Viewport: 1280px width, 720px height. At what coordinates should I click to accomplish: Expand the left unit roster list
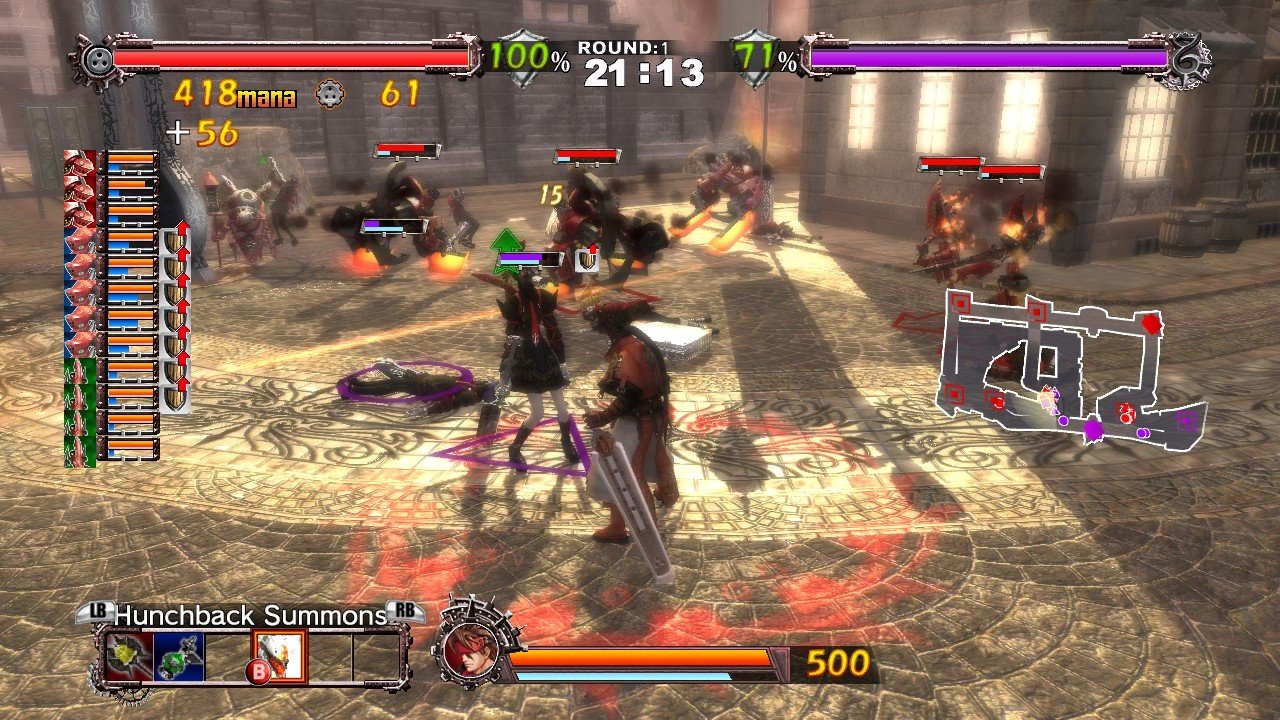[110, 300]
